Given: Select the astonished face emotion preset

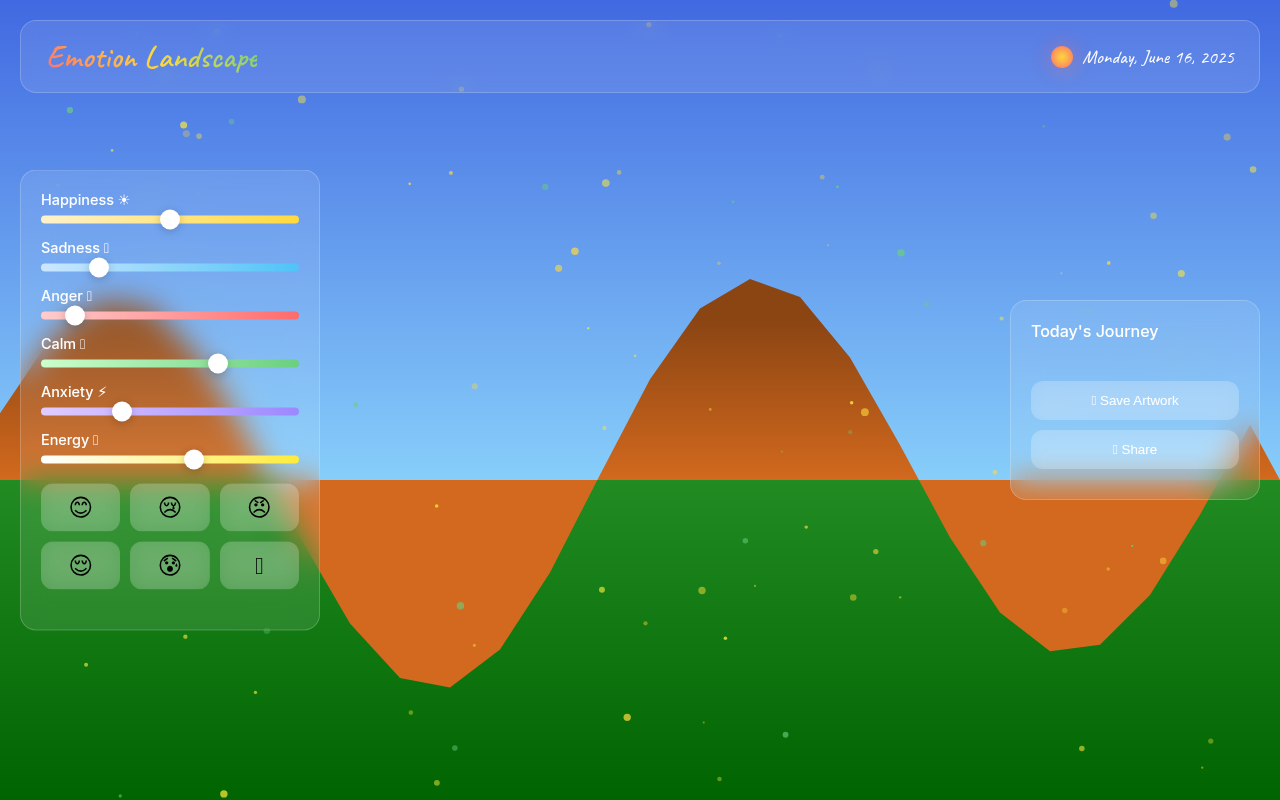Looking at the screenshot, I should [x=169, y=565].
